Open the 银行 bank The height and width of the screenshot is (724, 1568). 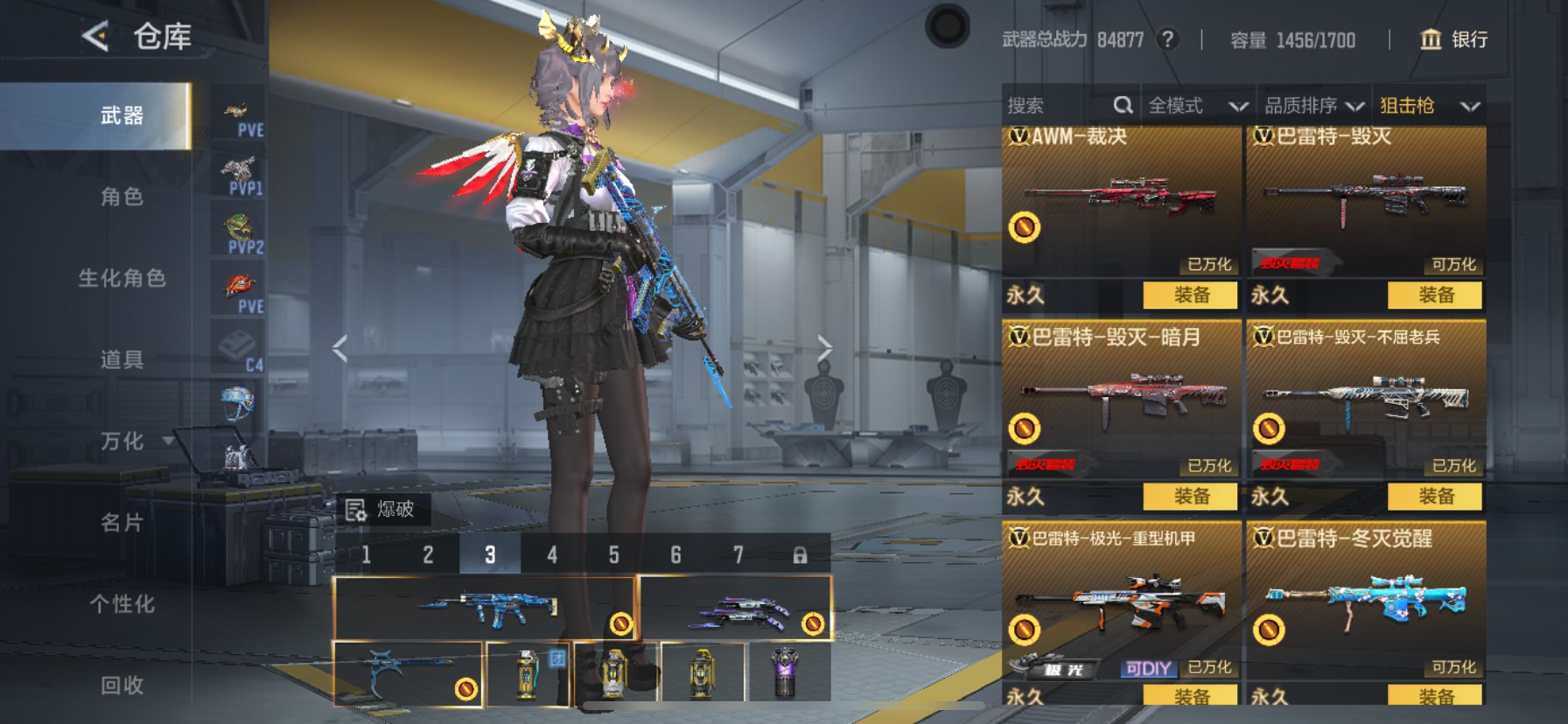pos(1453,39)
